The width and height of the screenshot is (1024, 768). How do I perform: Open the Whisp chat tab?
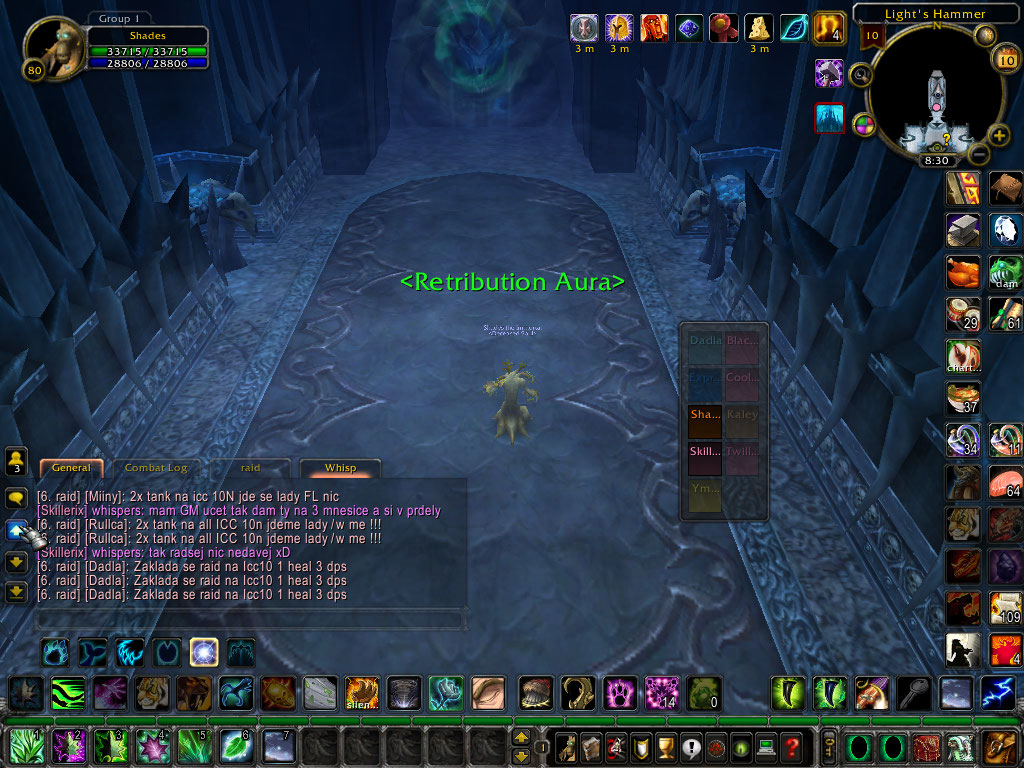(340, 468)
